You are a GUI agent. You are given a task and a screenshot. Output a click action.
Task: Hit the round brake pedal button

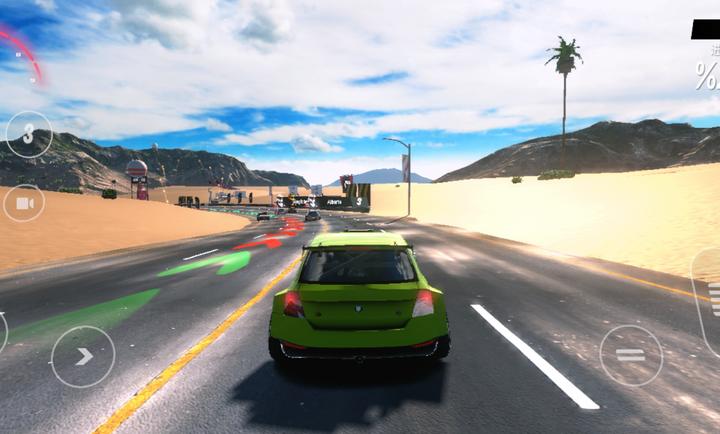pos(631,355)
